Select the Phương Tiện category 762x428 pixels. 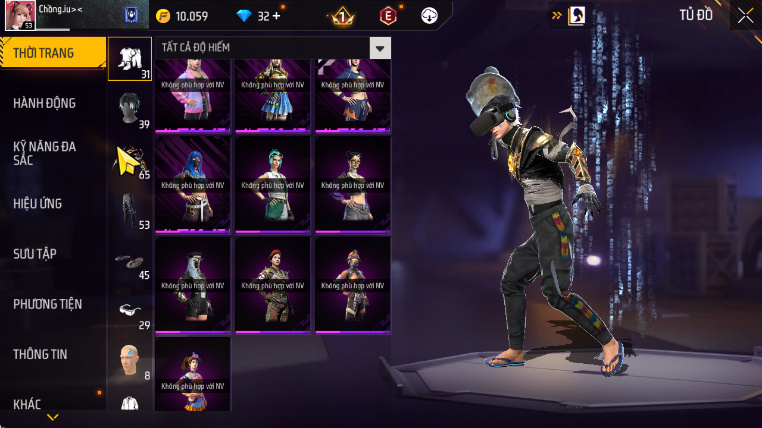tap(48, 304)
